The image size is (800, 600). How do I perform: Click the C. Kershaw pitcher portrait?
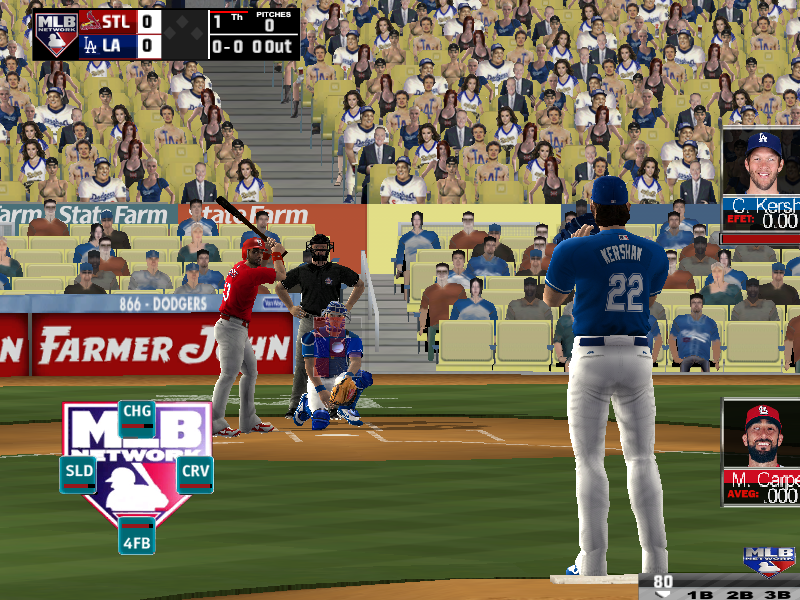[x=763, y=163]
